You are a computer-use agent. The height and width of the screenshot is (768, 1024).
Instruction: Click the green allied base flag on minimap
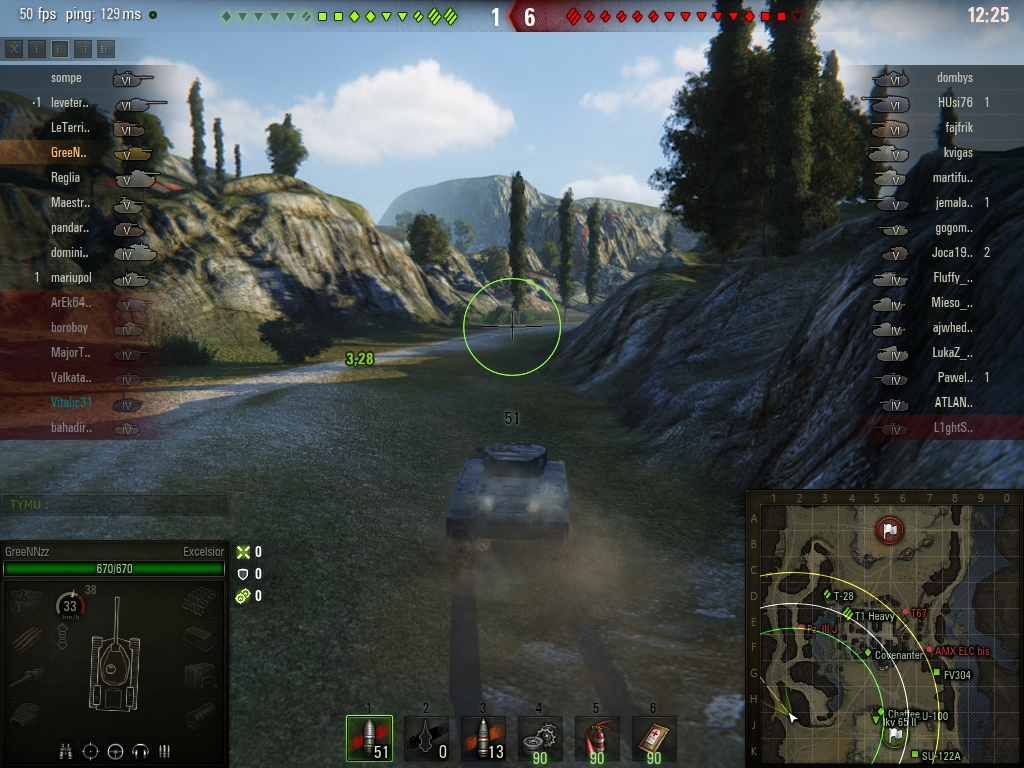(x=895, y=734)
